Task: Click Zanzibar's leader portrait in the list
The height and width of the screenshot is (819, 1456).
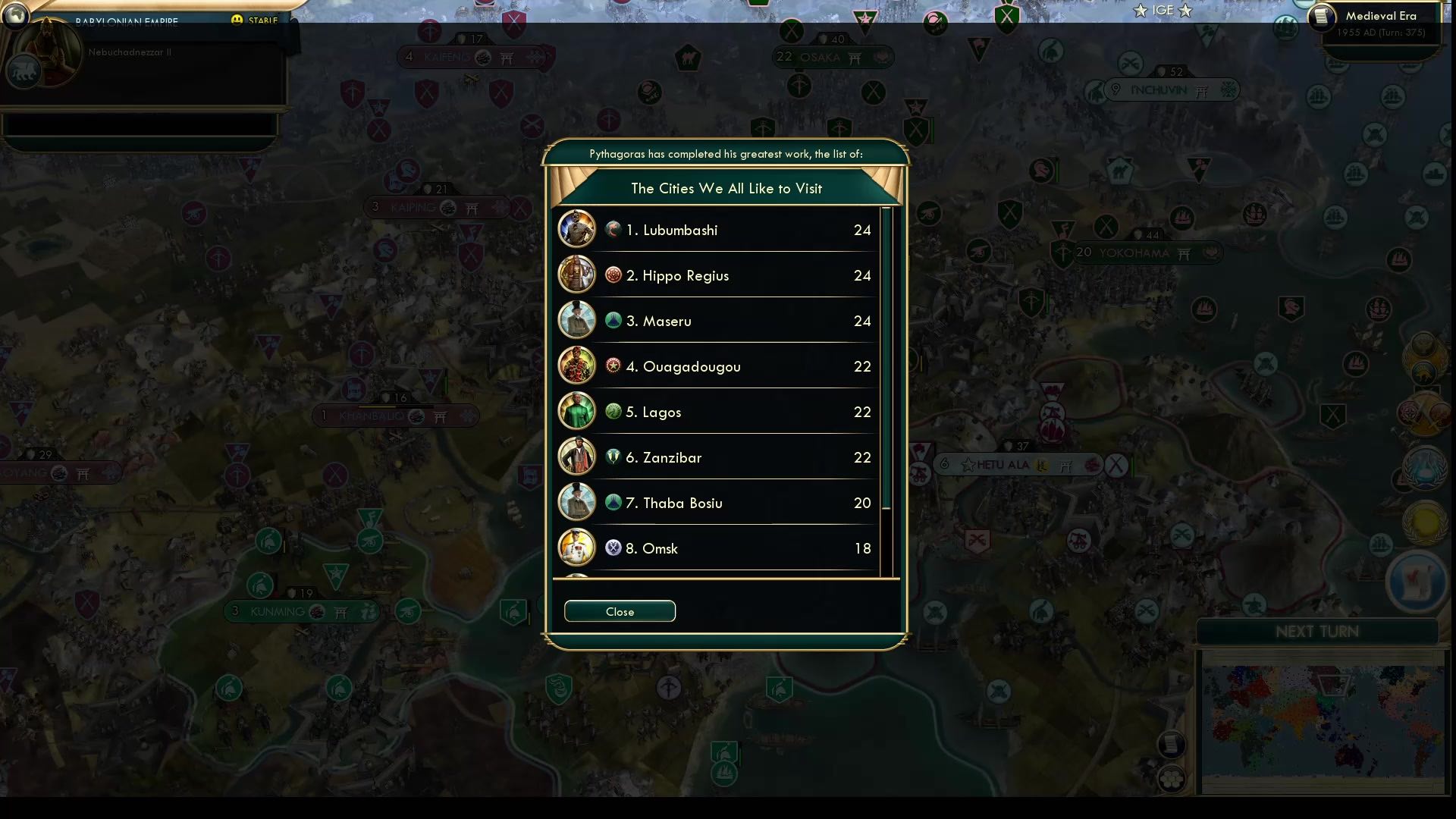Action: (576, 457)
